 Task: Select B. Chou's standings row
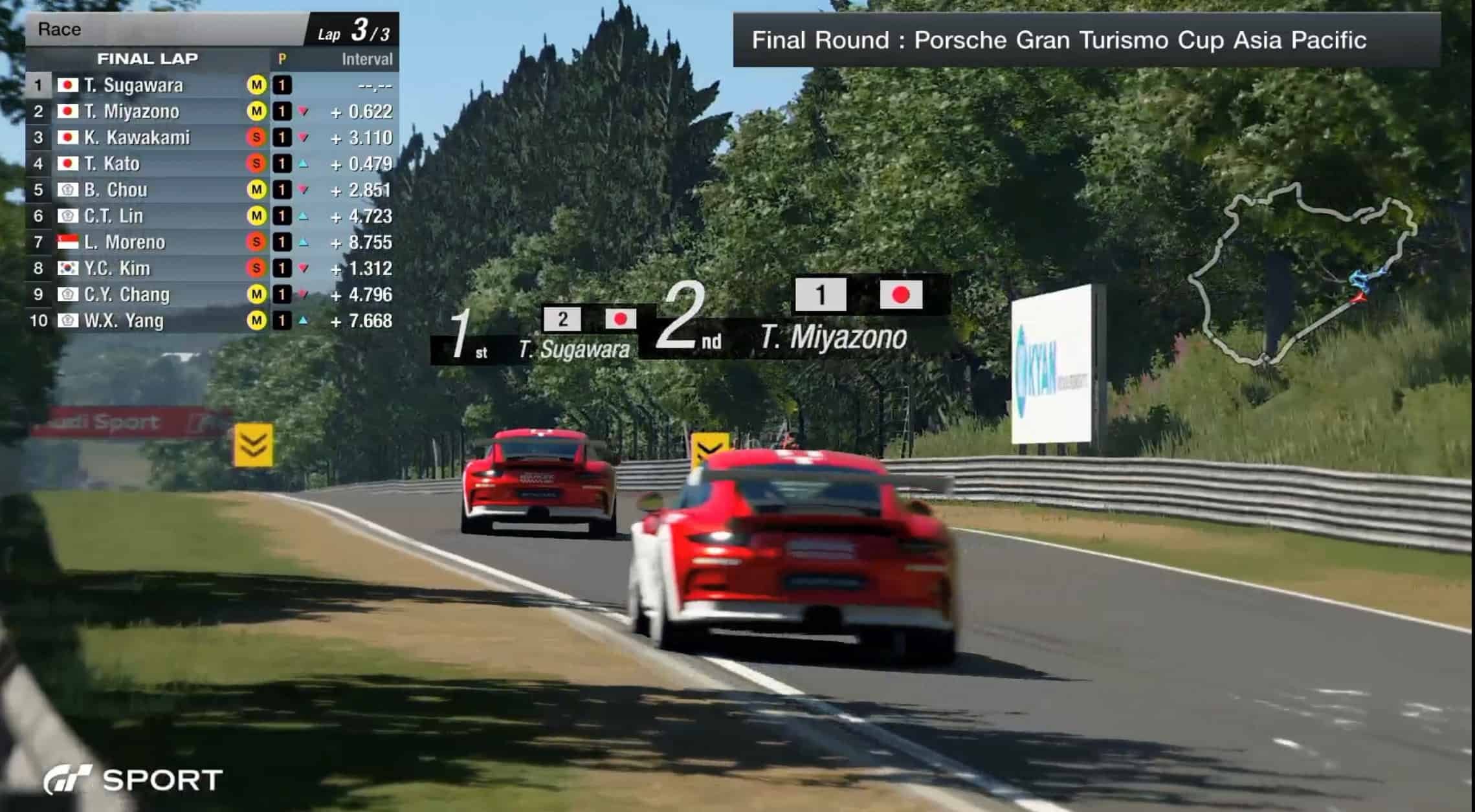pos(116,190)
